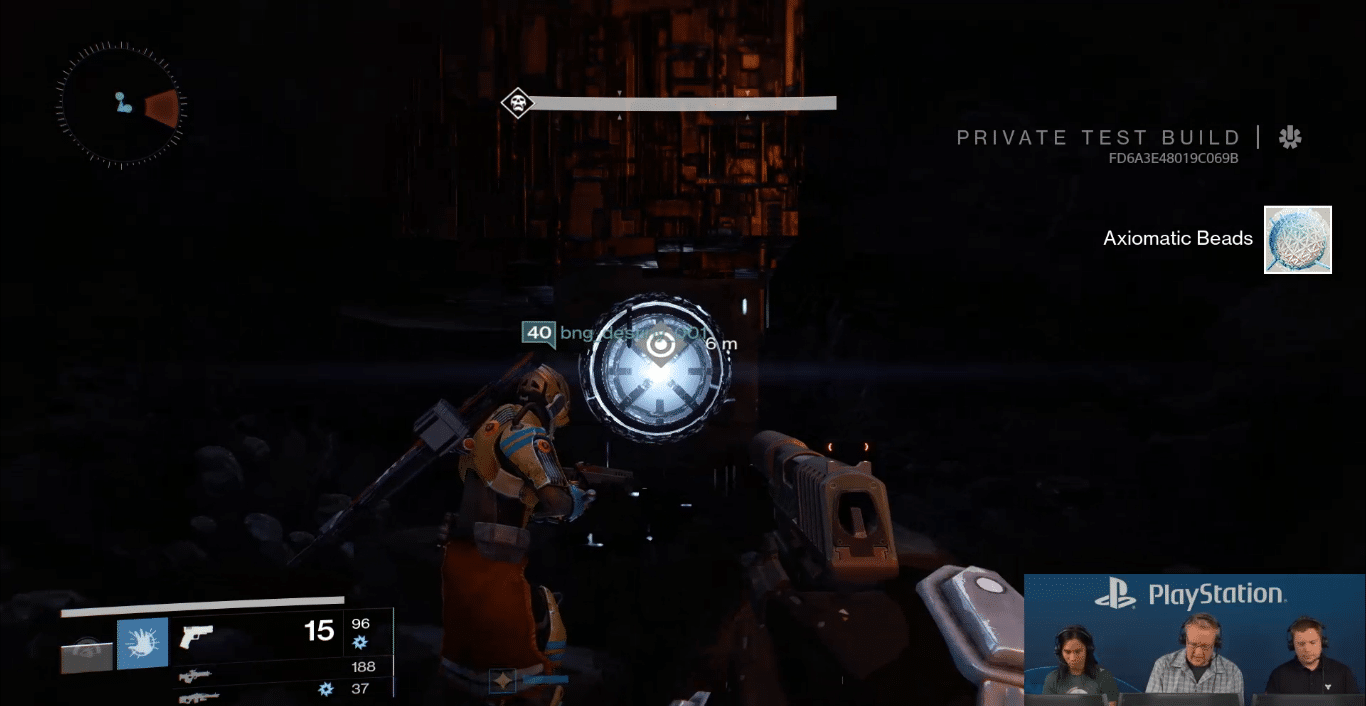Click the level 40 player nameplate
Image resolution: width=1366 pixels, height=706 pixels.
(539, 333)
